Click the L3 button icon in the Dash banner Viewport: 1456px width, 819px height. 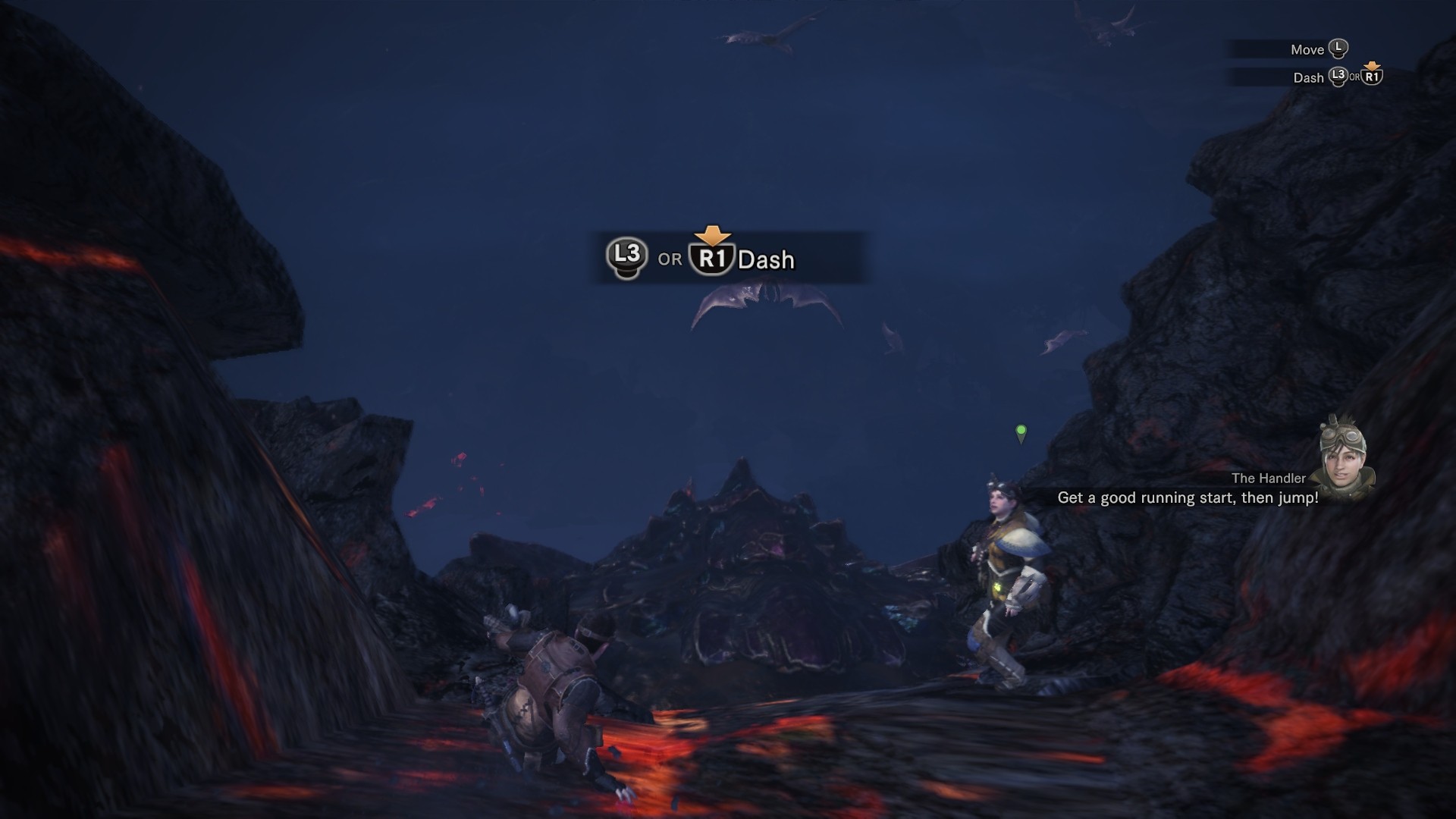[628, 257]
